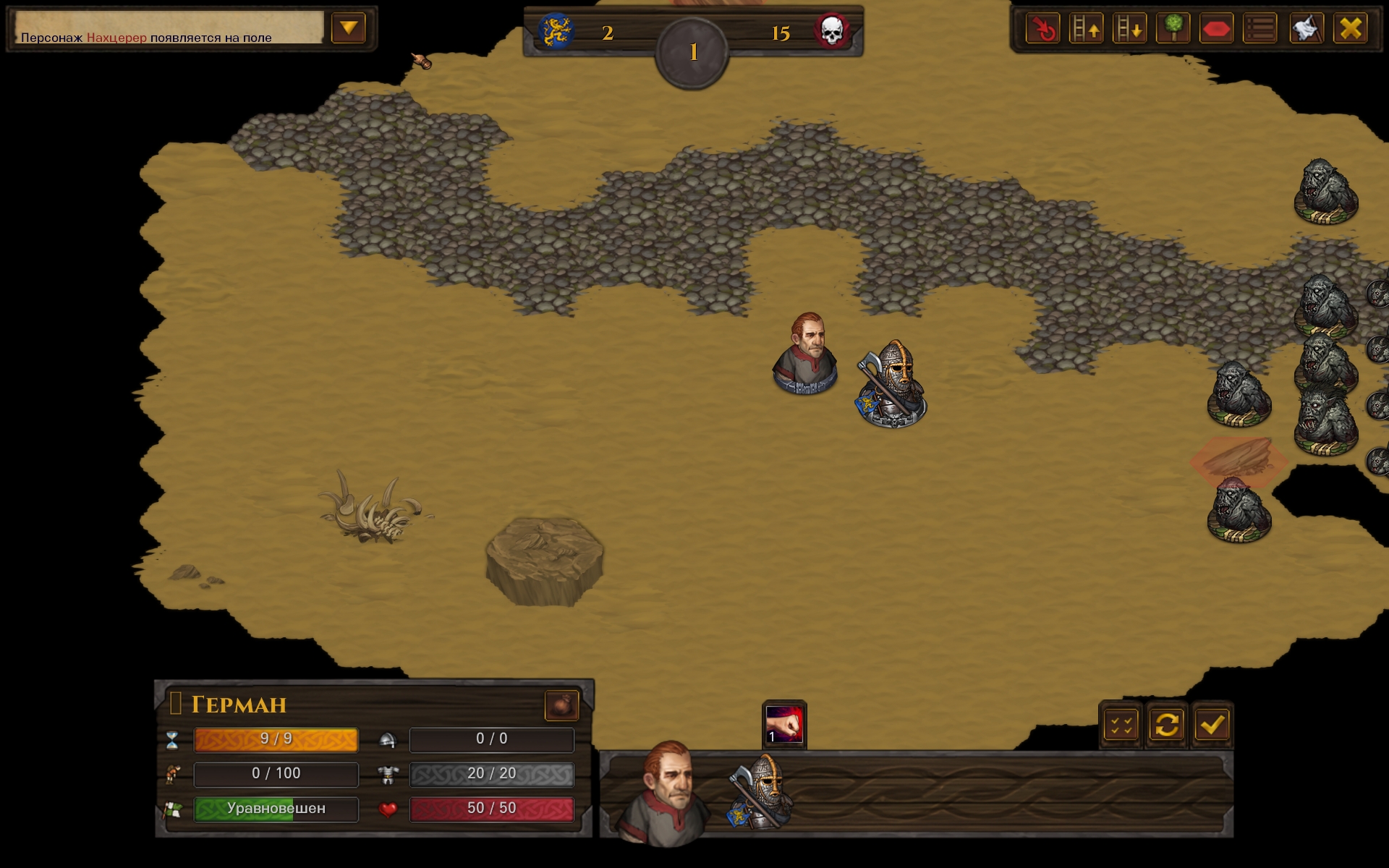
Task: Retreat using the white flag button
Action: coord(1306,29)
